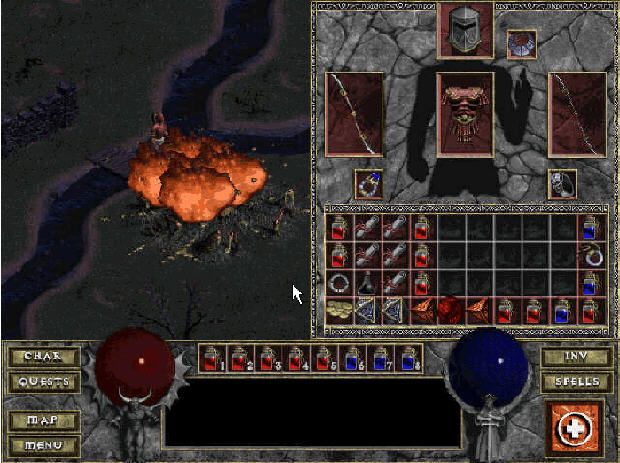This screenshot has width=620, height=463.
Task: Select the equipped ring with blue gem
Action: [368, 183]
